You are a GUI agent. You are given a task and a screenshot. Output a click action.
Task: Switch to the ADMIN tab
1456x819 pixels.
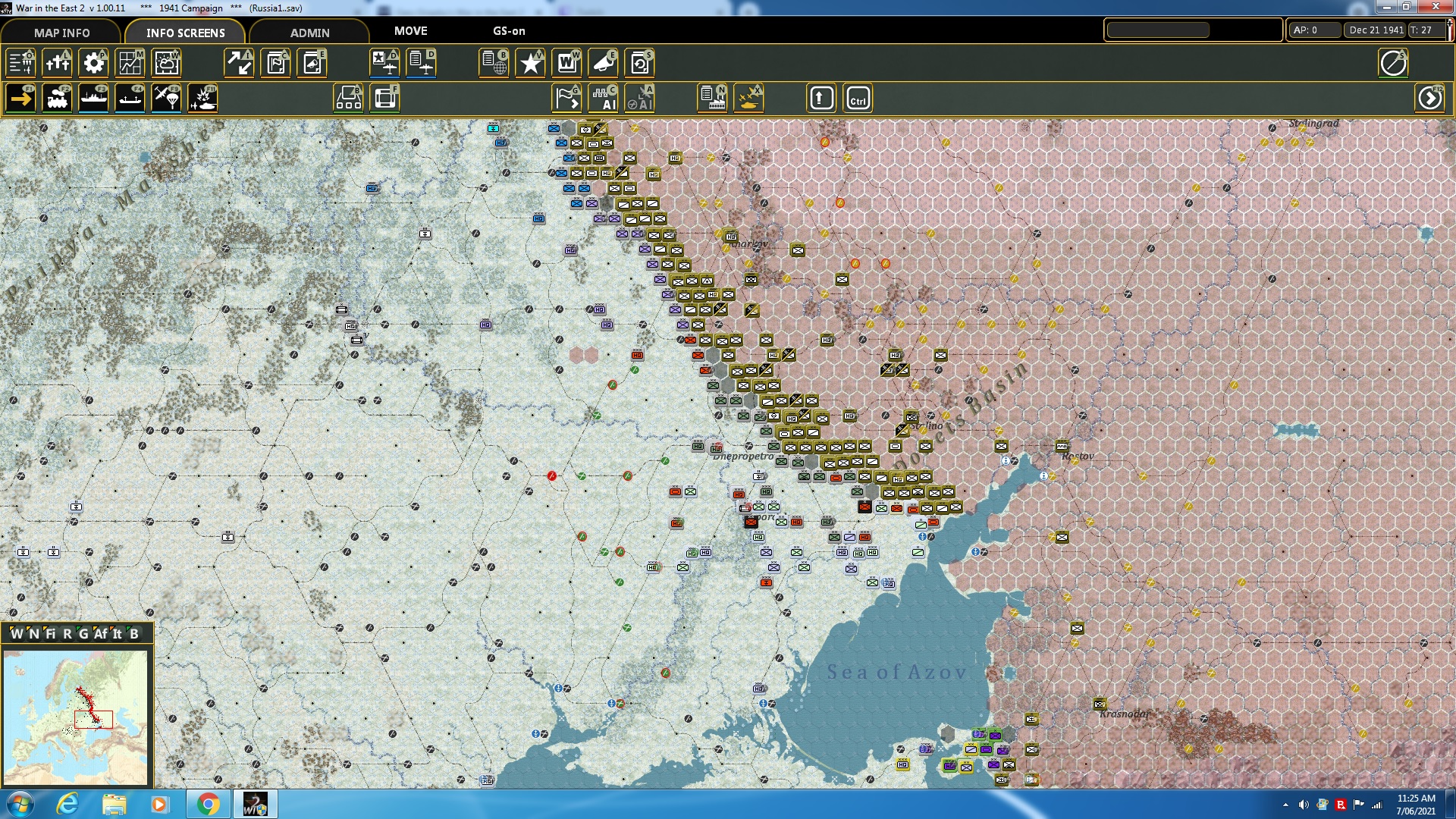coord(309,33)
